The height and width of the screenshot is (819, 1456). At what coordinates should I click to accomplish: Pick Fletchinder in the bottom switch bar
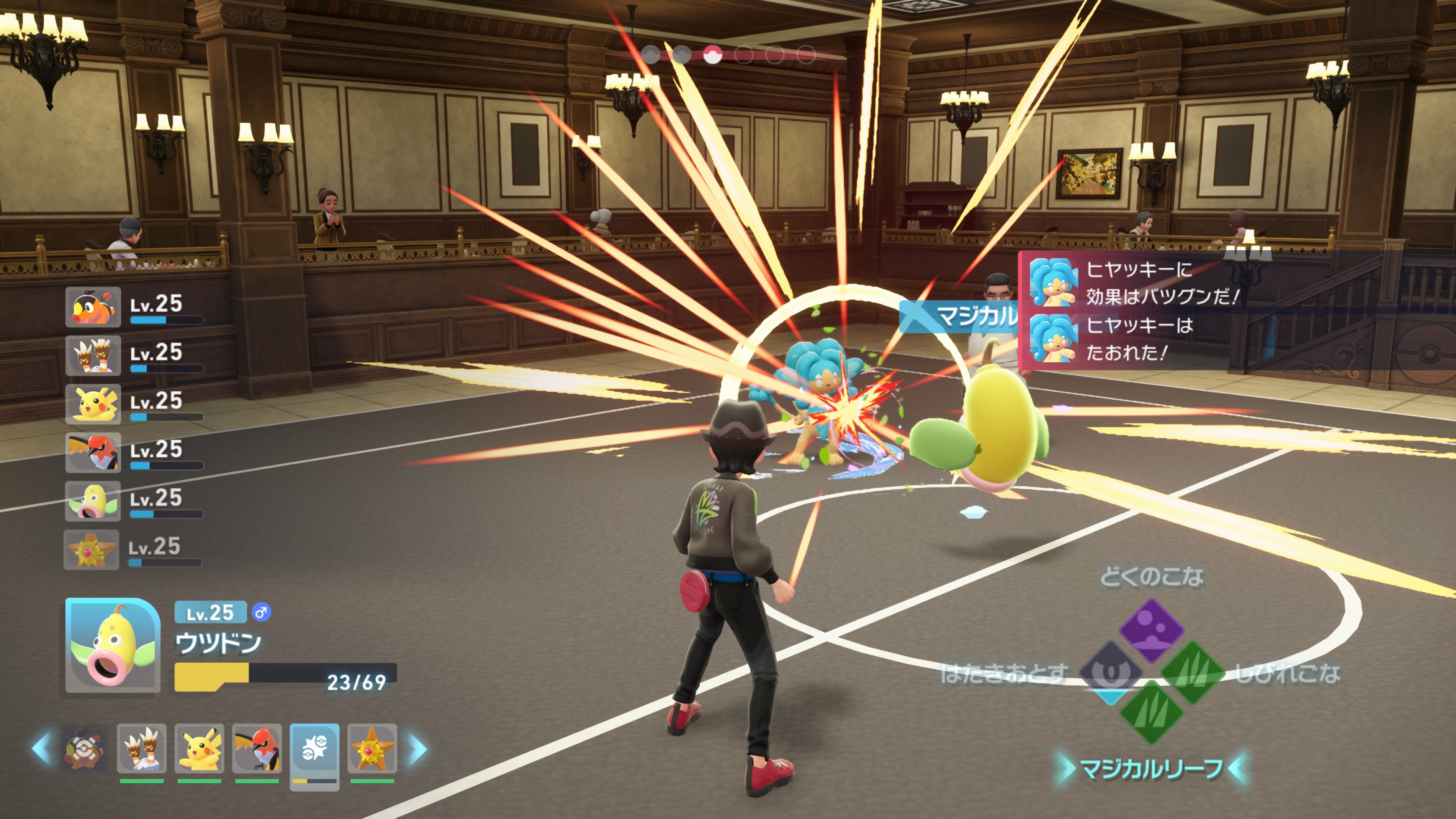[x=257, y=748]
